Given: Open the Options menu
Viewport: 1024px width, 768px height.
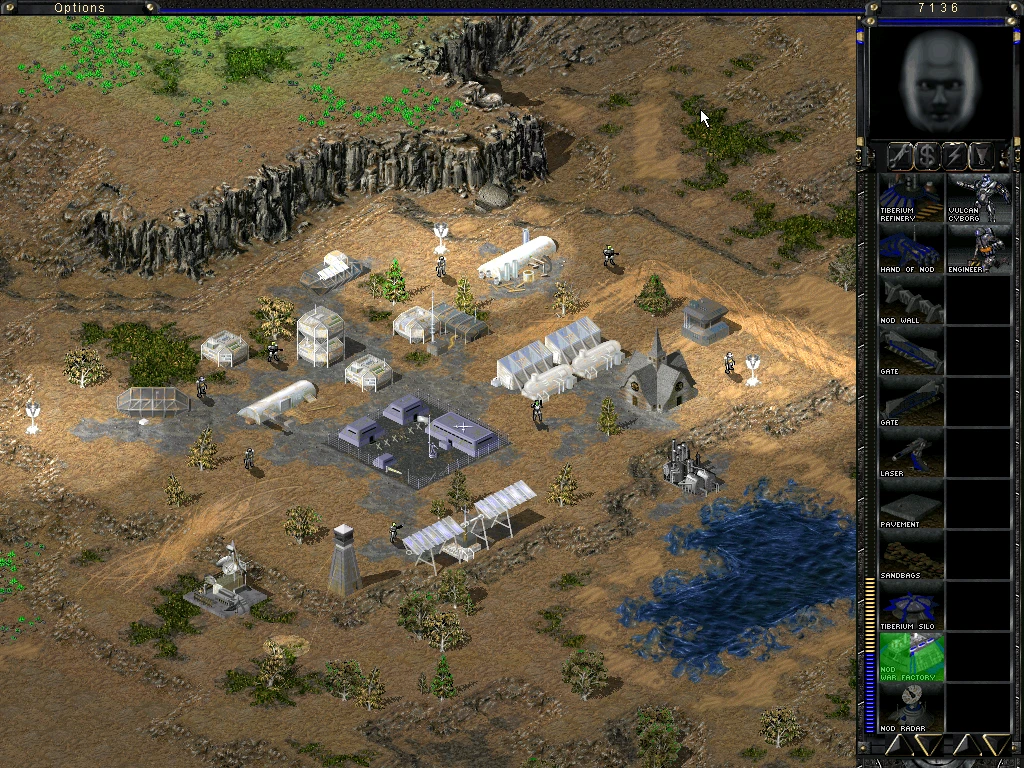Looking at the screenshot, I should tap(80, 8).
